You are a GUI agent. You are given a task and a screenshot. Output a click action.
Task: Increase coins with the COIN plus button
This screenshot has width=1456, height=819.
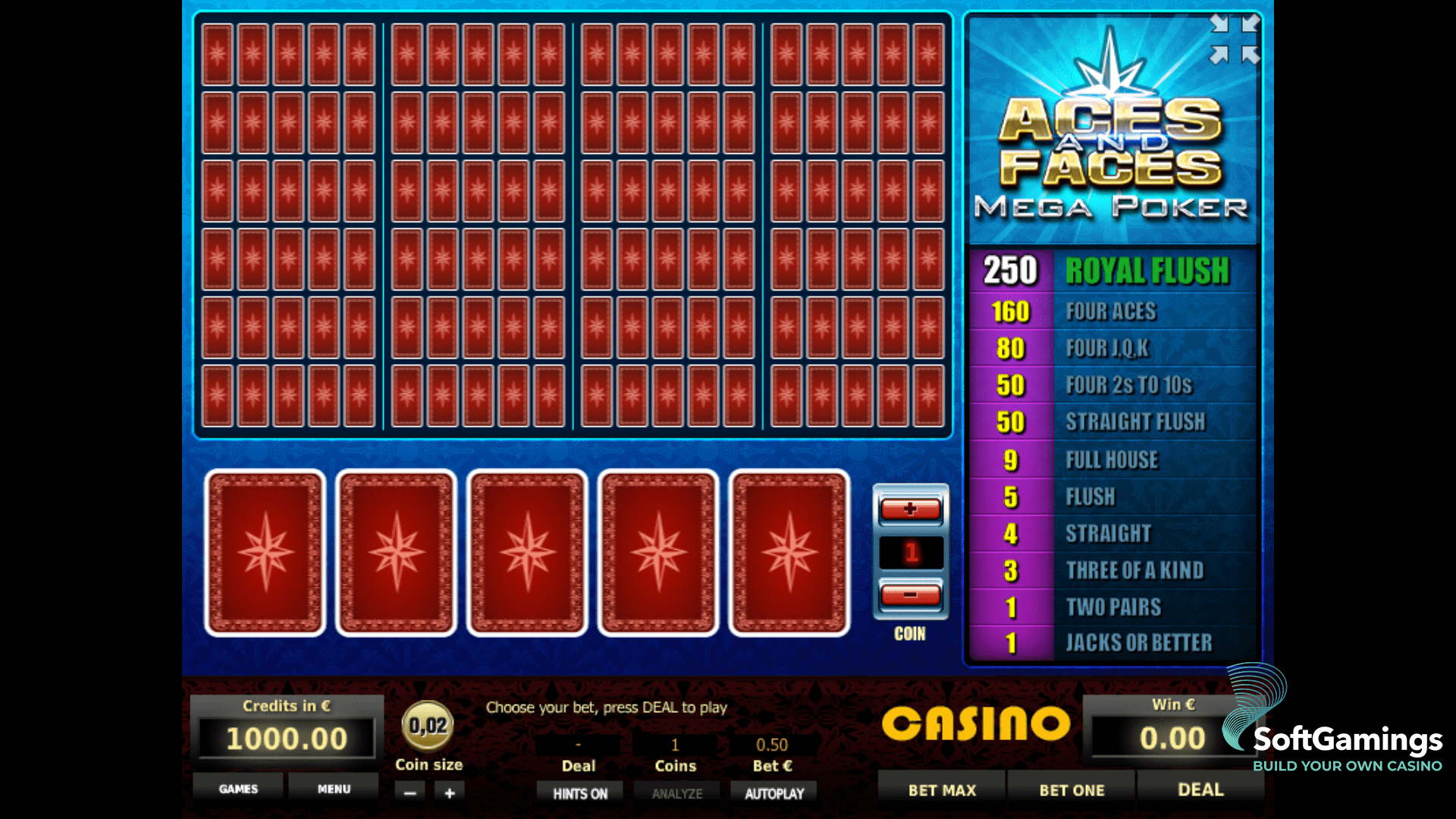pos(909,510)
